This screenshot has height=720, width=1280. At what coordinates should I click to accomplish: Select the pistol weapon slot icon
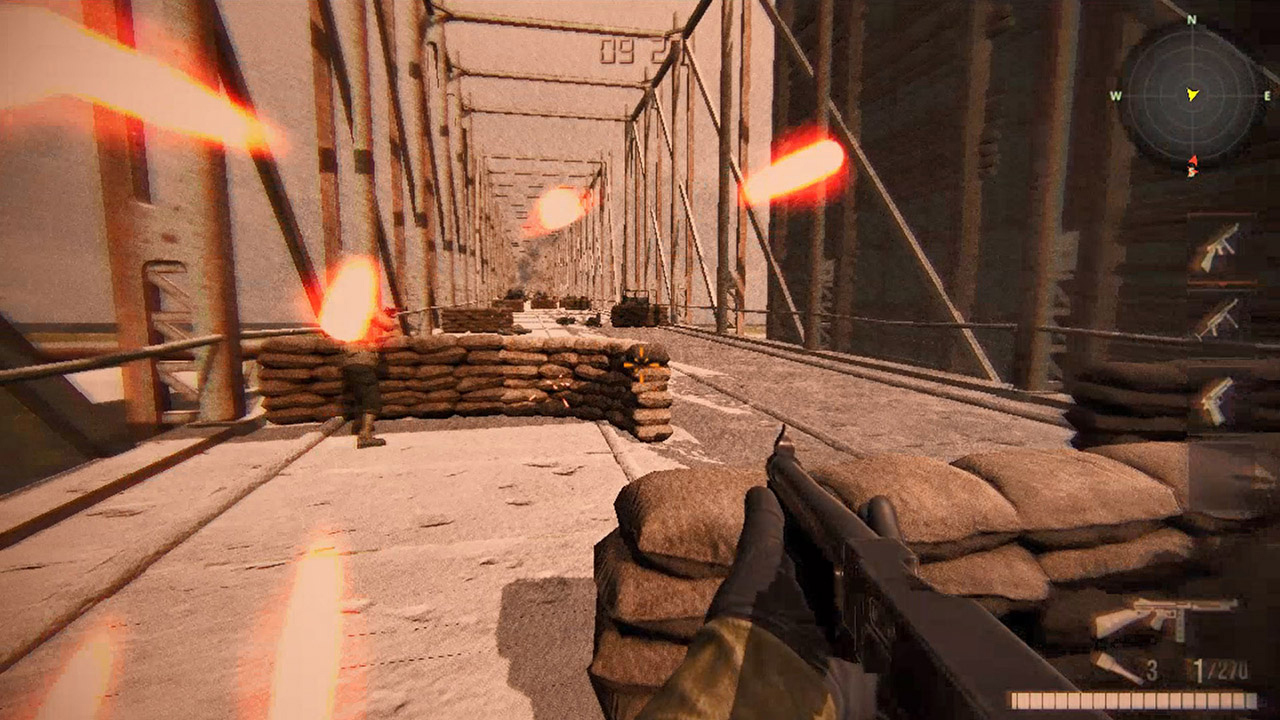[x=1216, y=400]
